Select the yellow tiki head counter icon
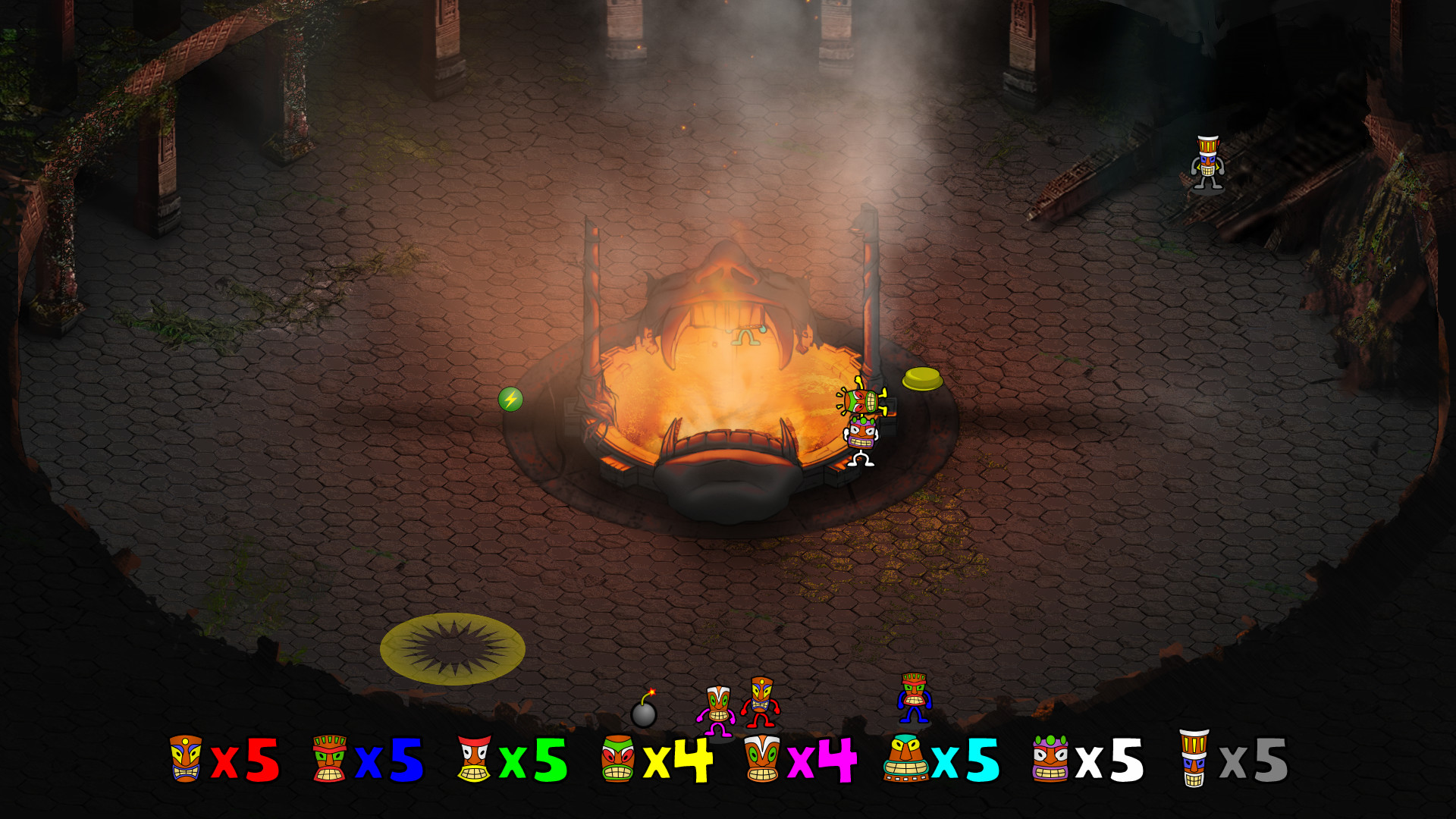 coord(618,758)
